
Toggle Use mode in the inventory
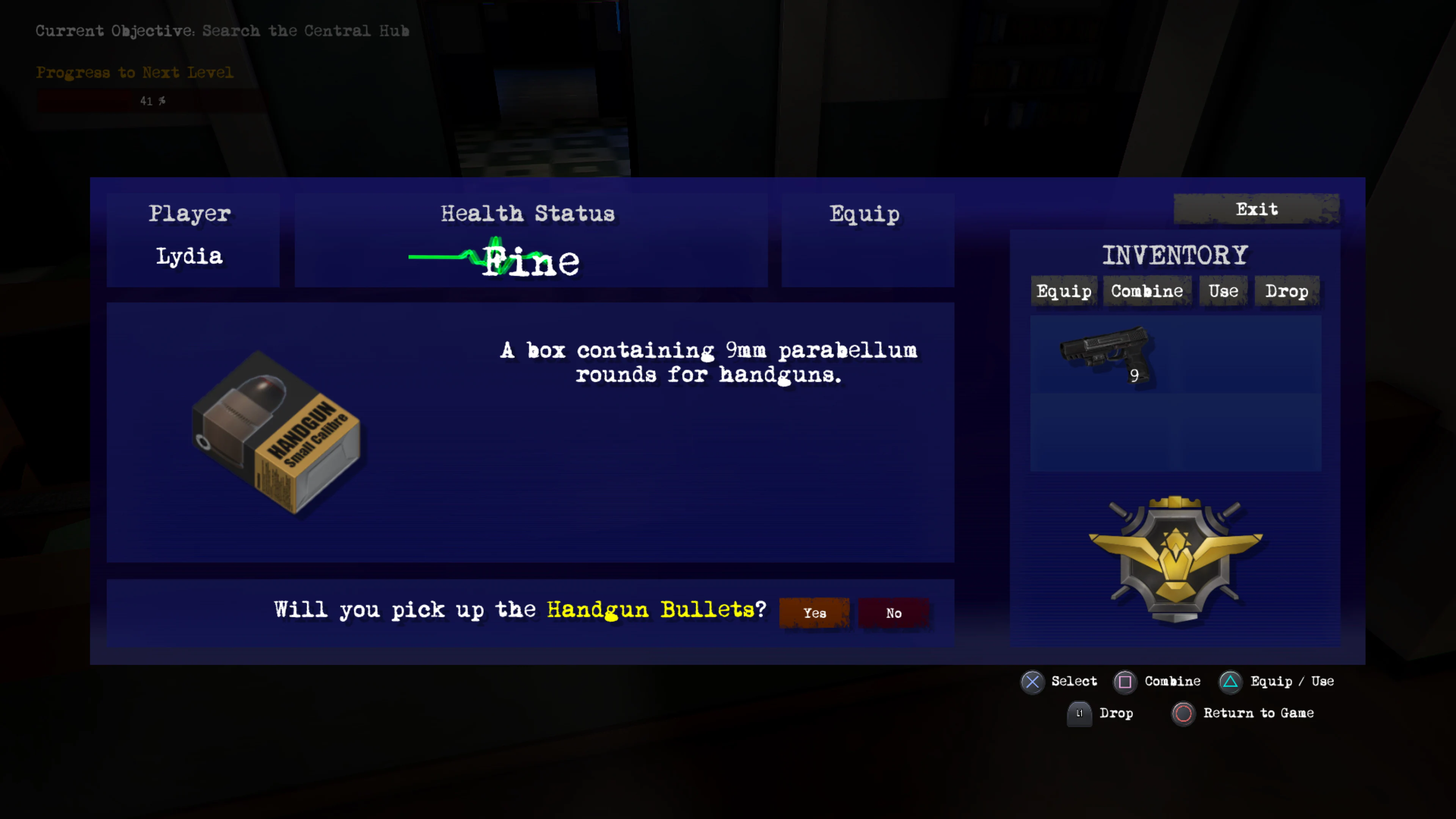pos(1222,291)
